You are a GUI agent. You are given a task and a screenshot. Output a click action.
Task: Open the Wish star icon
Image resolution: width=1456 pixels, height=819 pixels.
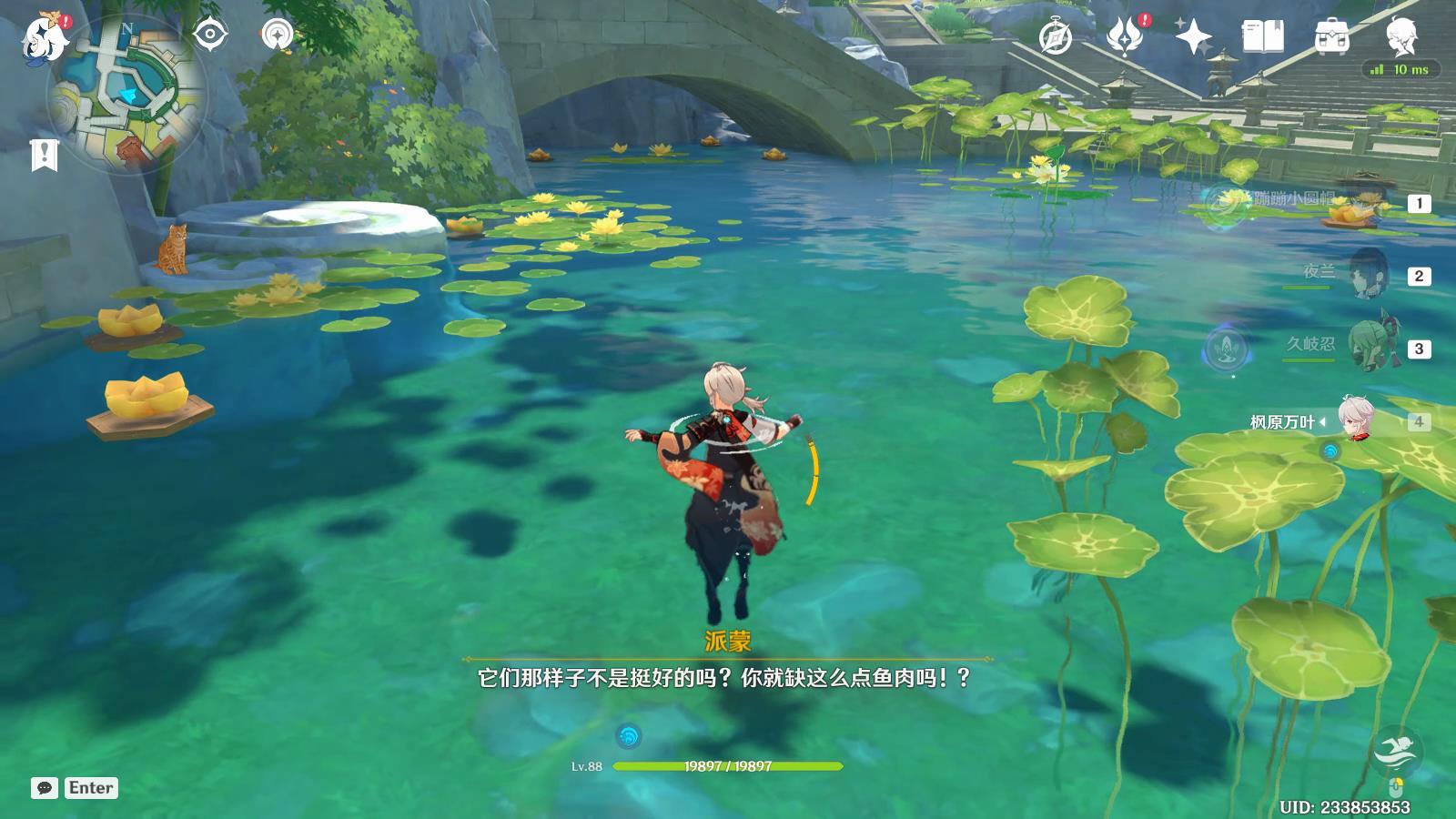click(1192, 37)
